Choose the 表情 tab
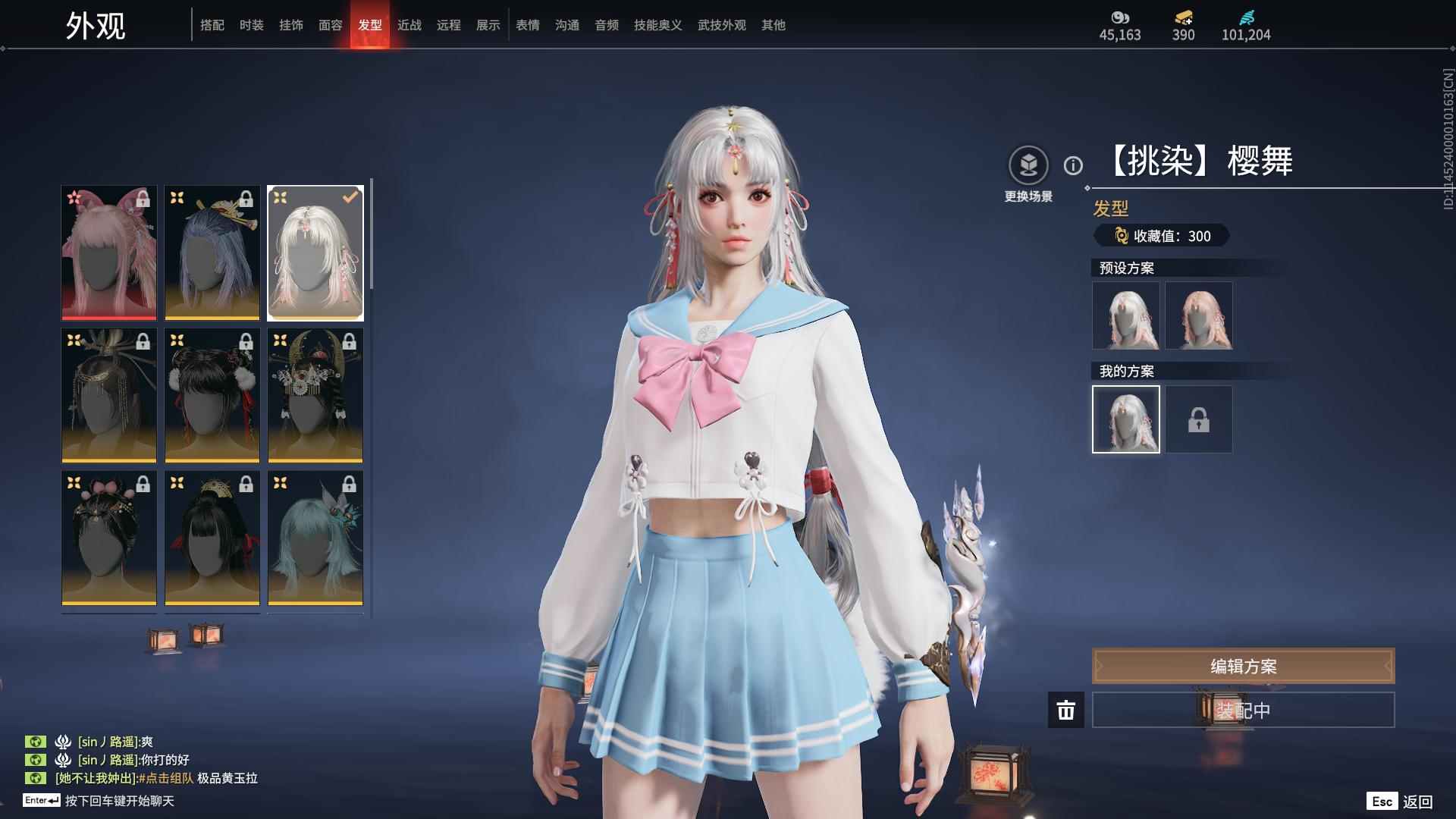This screenshot has height=819, width=1456. (527, 25)
